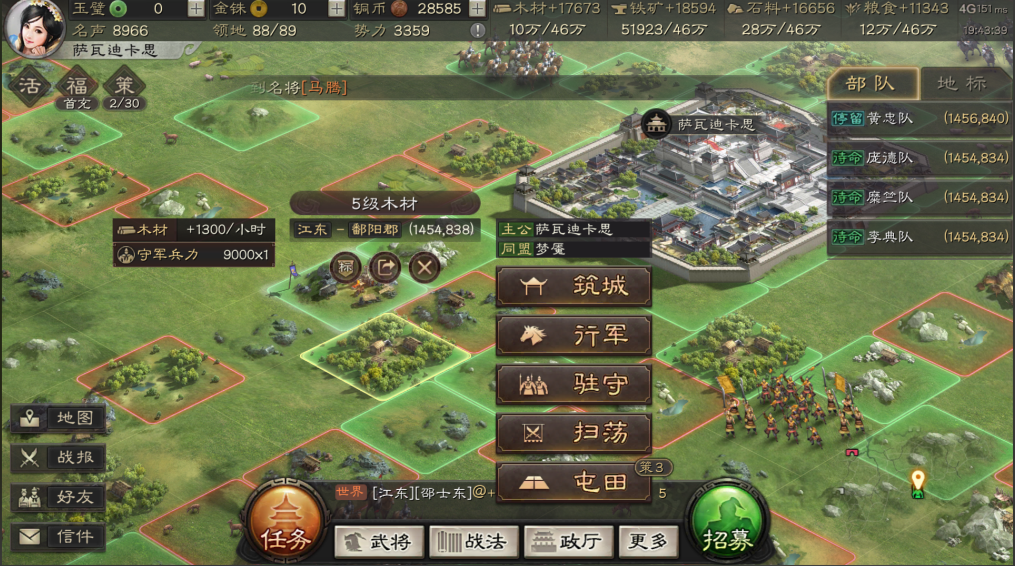
Task: Open the 战报 (battle reports) button
Action: tap(60, 458)
